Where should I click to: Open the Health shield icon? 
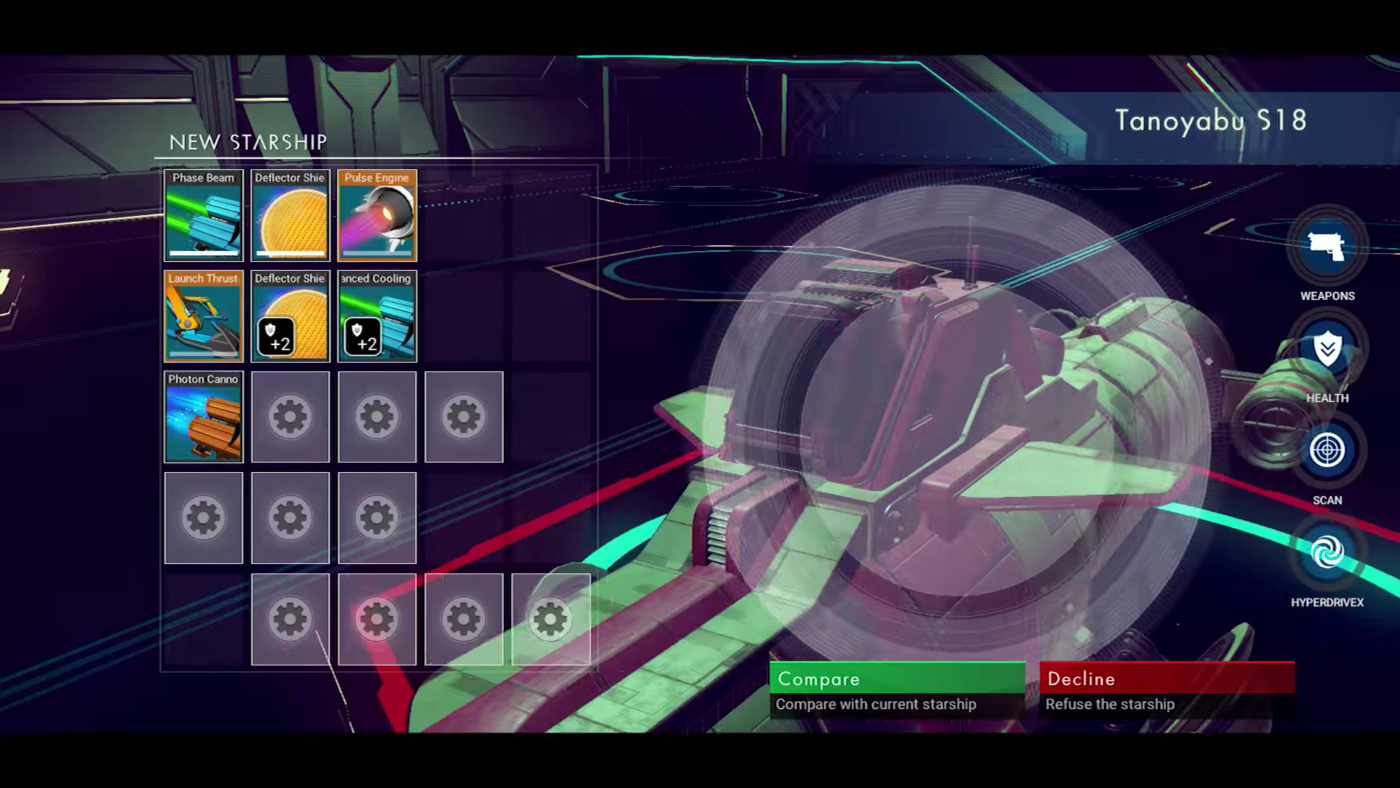point(1327,346)
